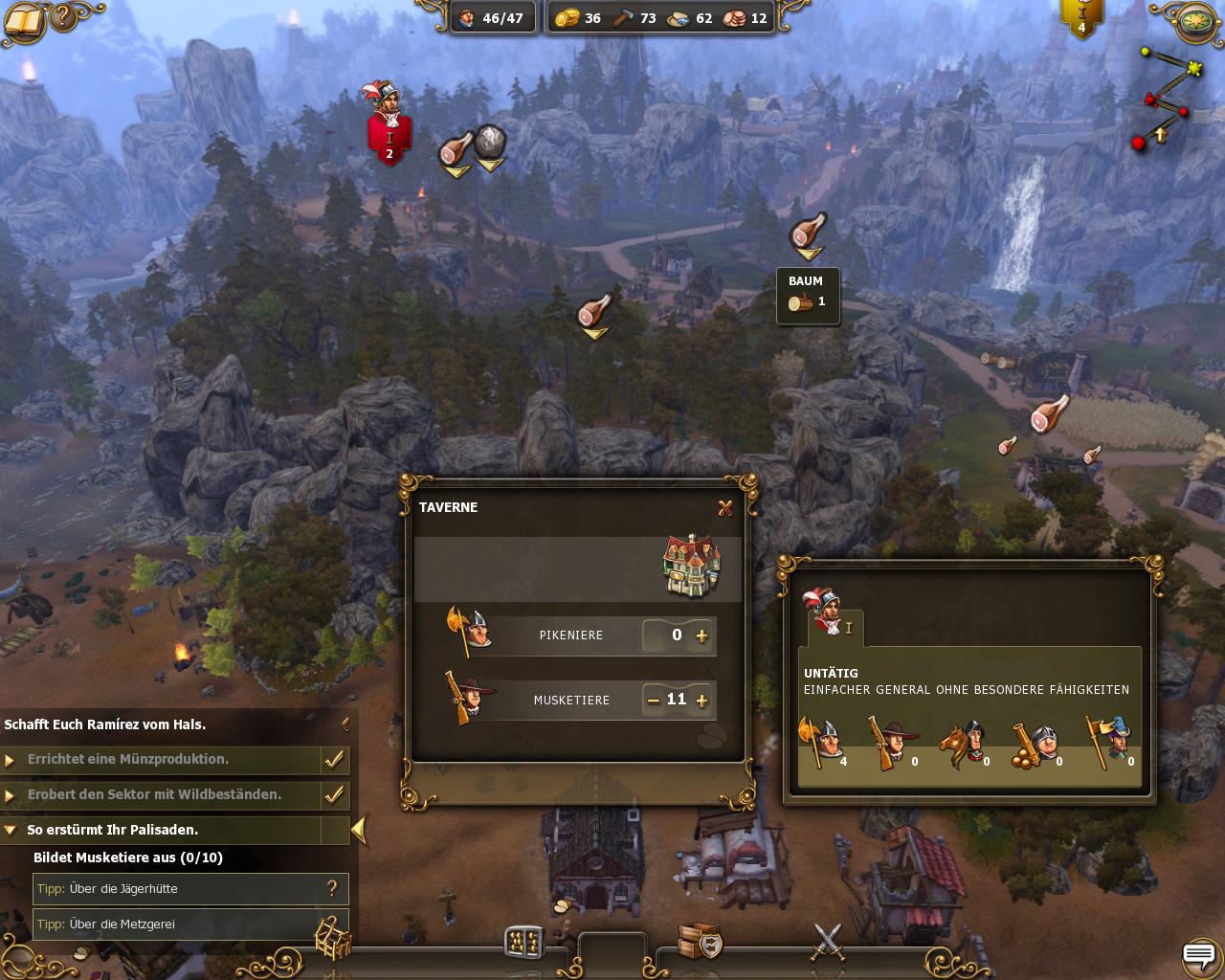Increase Musketiere recruitment count
The width and height of the screenshot is (1225, 980).
click(702, 701)
